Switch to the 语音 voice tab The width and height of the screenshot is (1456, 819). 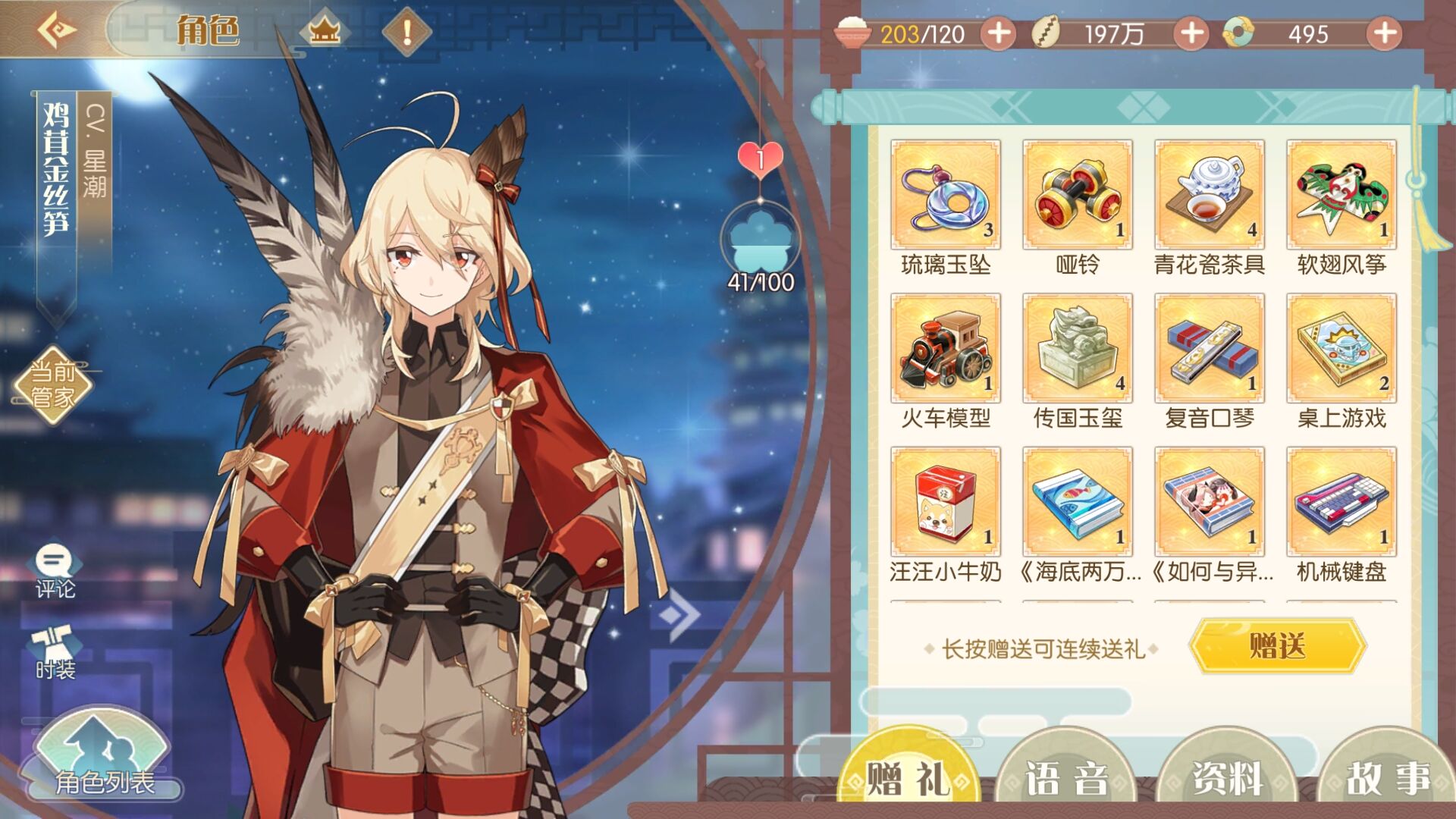click(x=1065, y=778)
